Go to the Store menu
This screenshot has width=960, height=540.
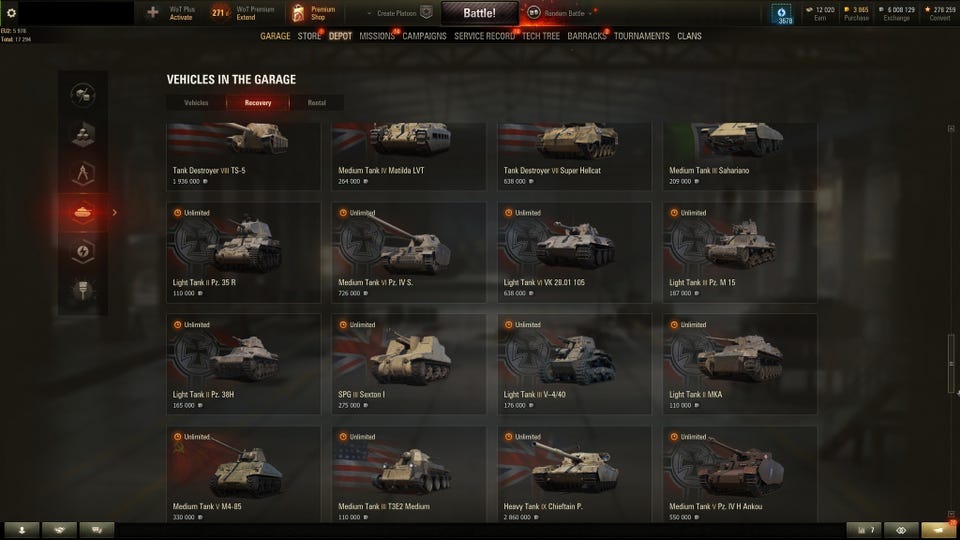click(x=309, y=37)
